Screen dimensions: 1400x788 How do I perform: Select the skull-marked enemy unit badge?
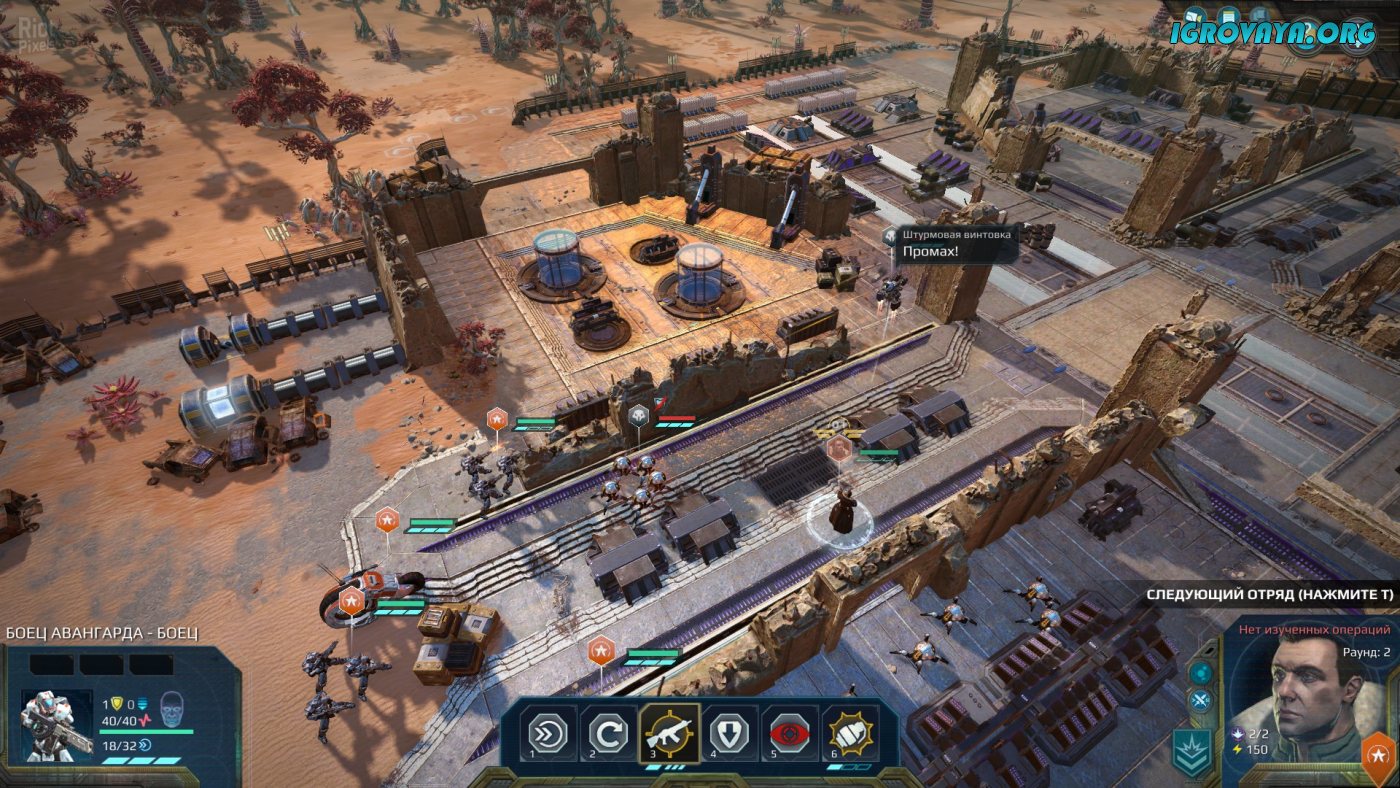[638, 416]
